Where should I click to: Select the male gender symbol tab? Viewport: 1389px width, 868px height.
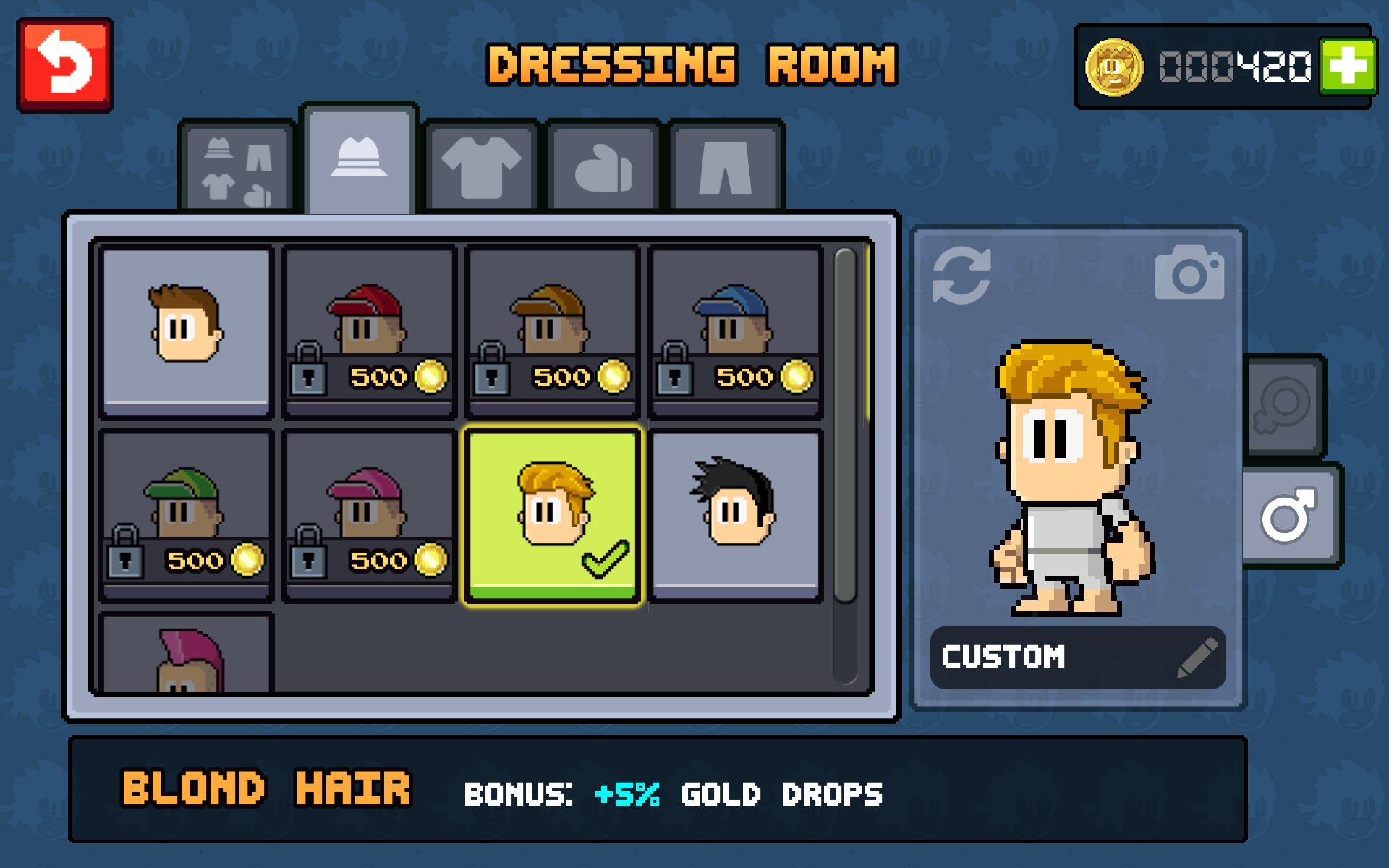(1289, 515)
